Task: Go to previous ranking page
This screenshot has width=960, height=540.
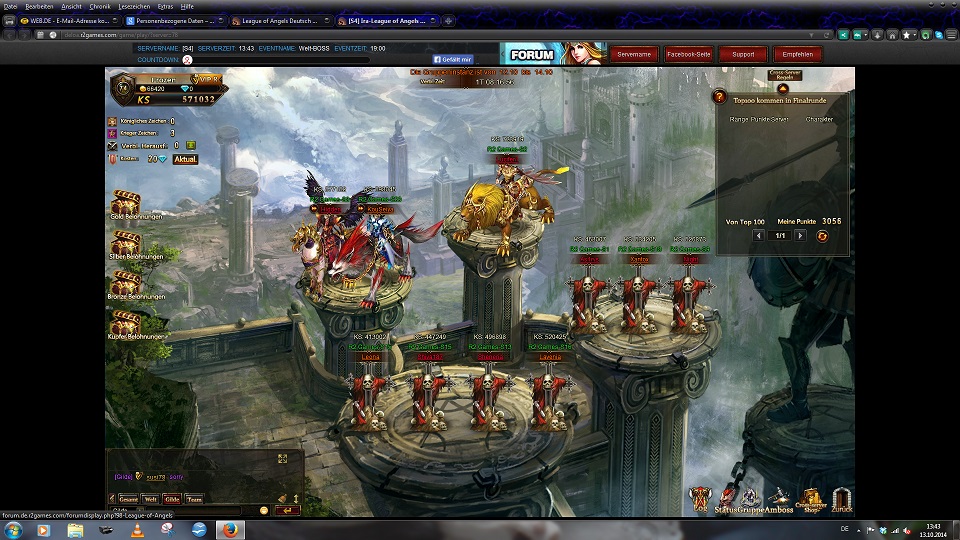Action: [759, 236]
